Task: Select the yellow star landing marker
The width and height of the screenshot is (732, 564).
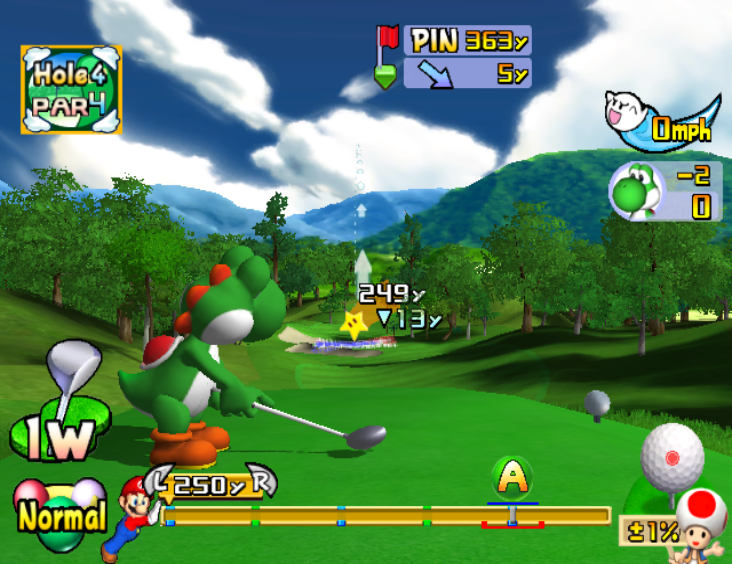Action: click(353, 323)
